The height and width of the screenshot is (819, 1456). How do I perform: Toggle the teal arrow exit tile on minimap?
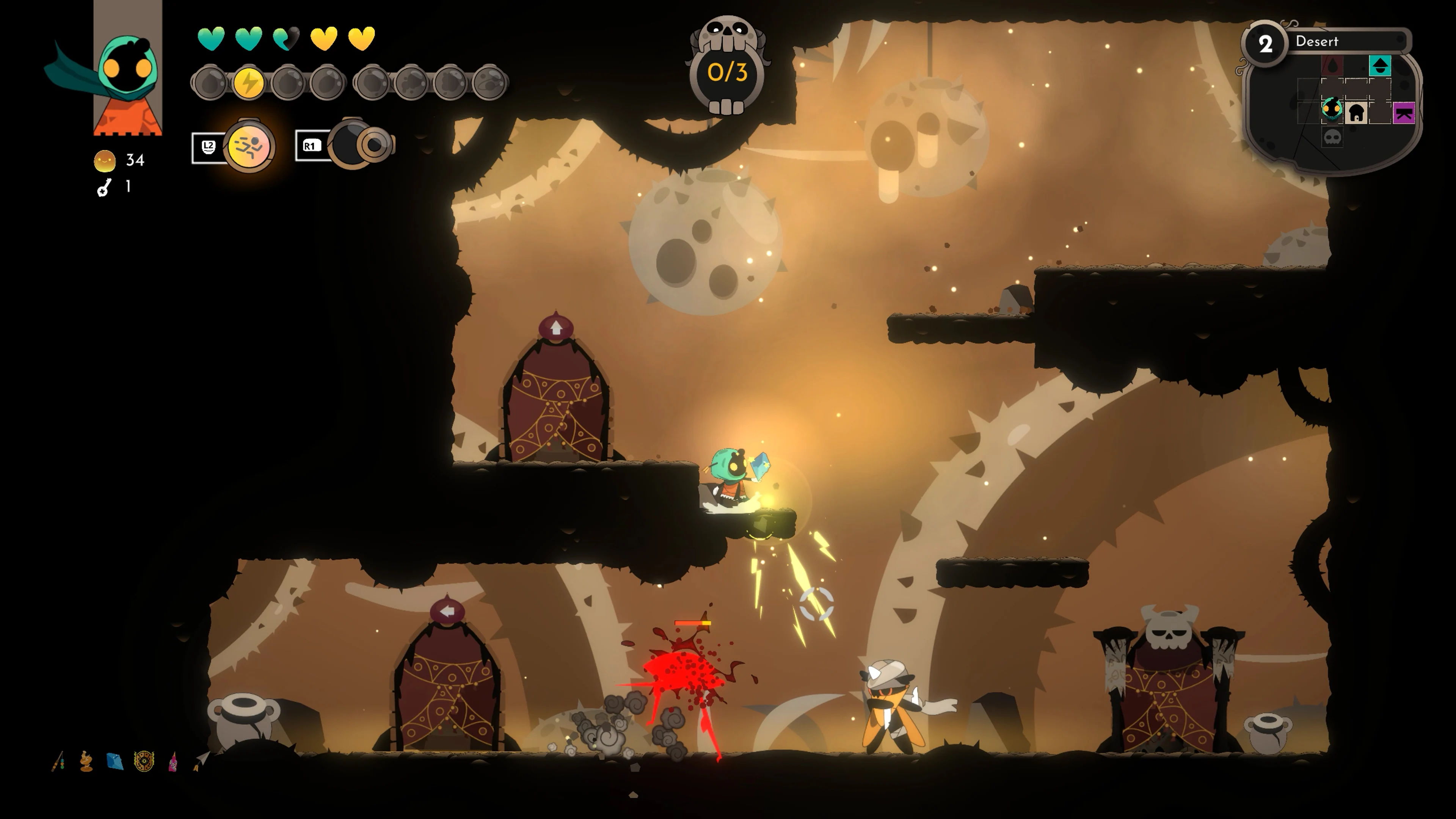tap(1380, 66)
